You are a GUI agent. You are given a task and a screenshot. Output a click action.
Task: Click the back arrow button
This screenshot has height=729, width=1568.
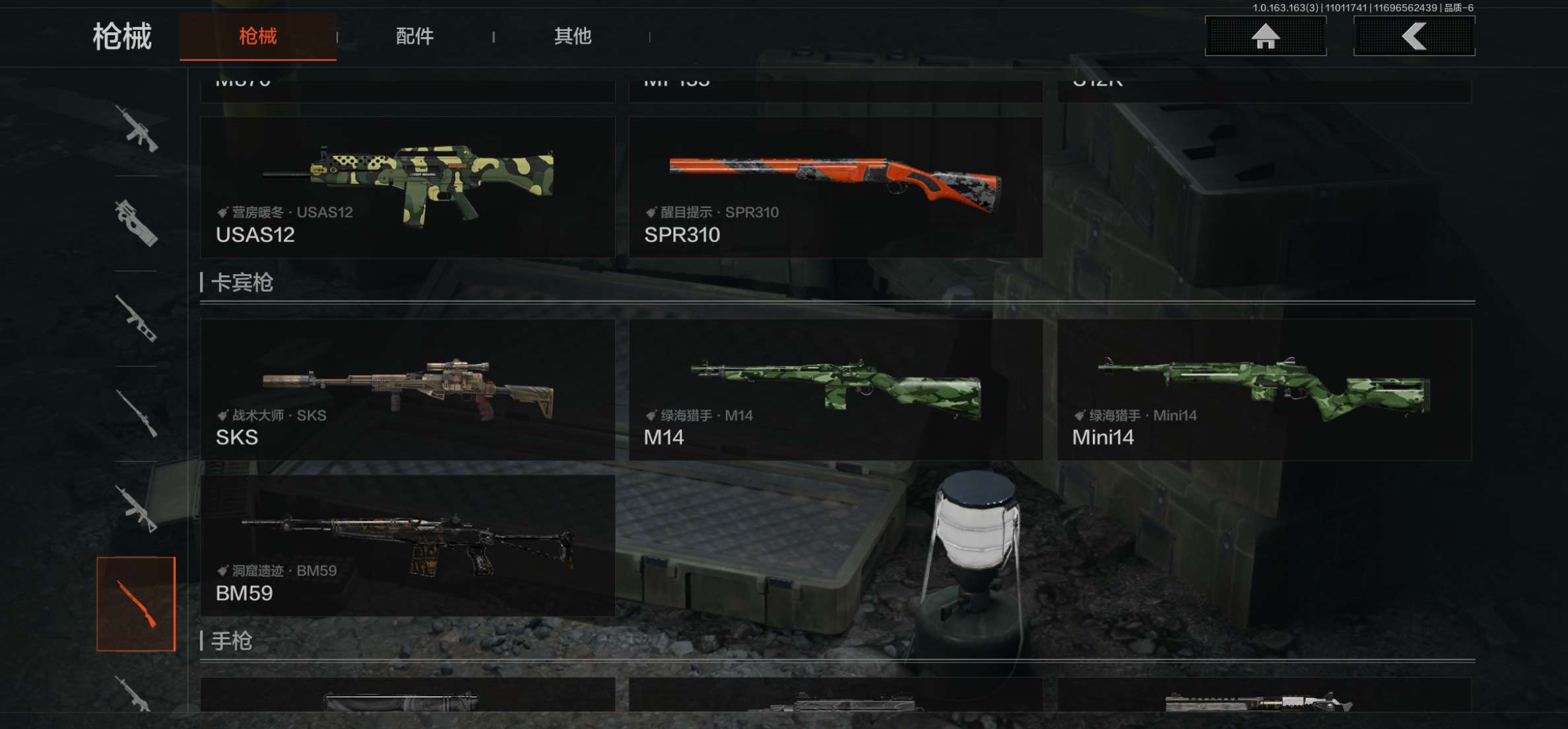pos(1414,36)
